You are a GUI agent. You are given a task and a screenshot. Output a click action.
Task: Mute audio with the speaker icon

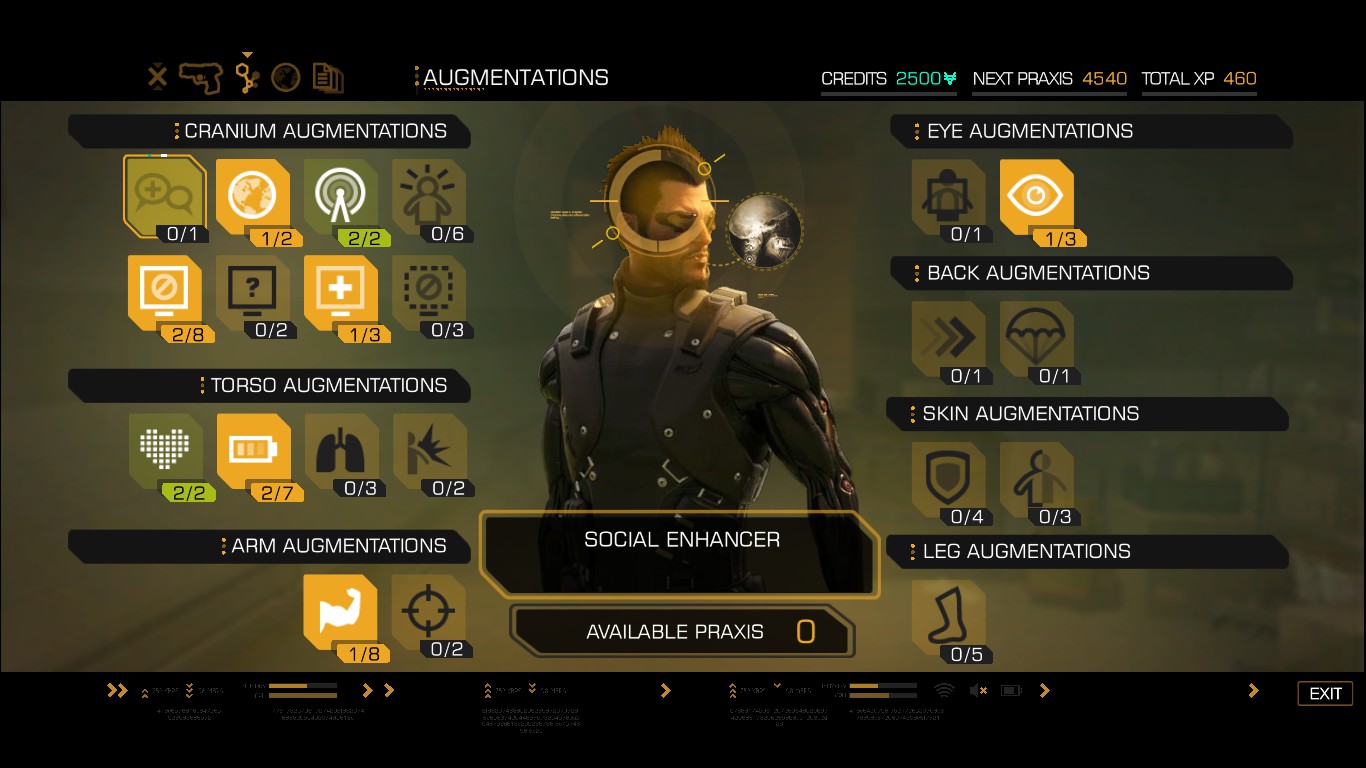pyautogui.click(x=978, y=690)
